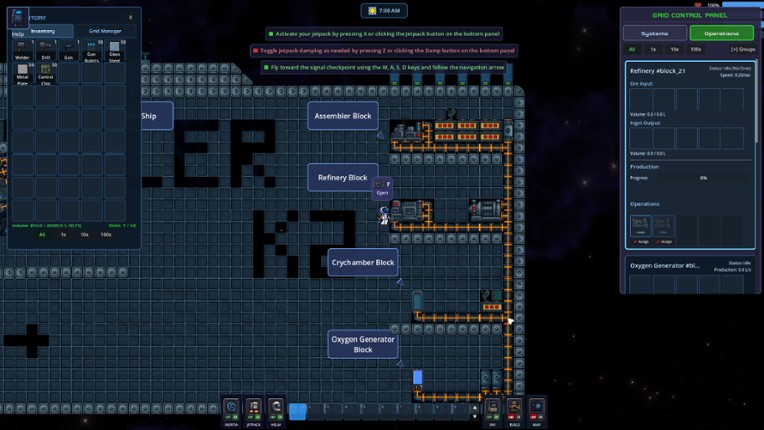Screen dimensions: 764x430
Task: Choose the Glass Sheet inventory slot
Action: (115, 50)
